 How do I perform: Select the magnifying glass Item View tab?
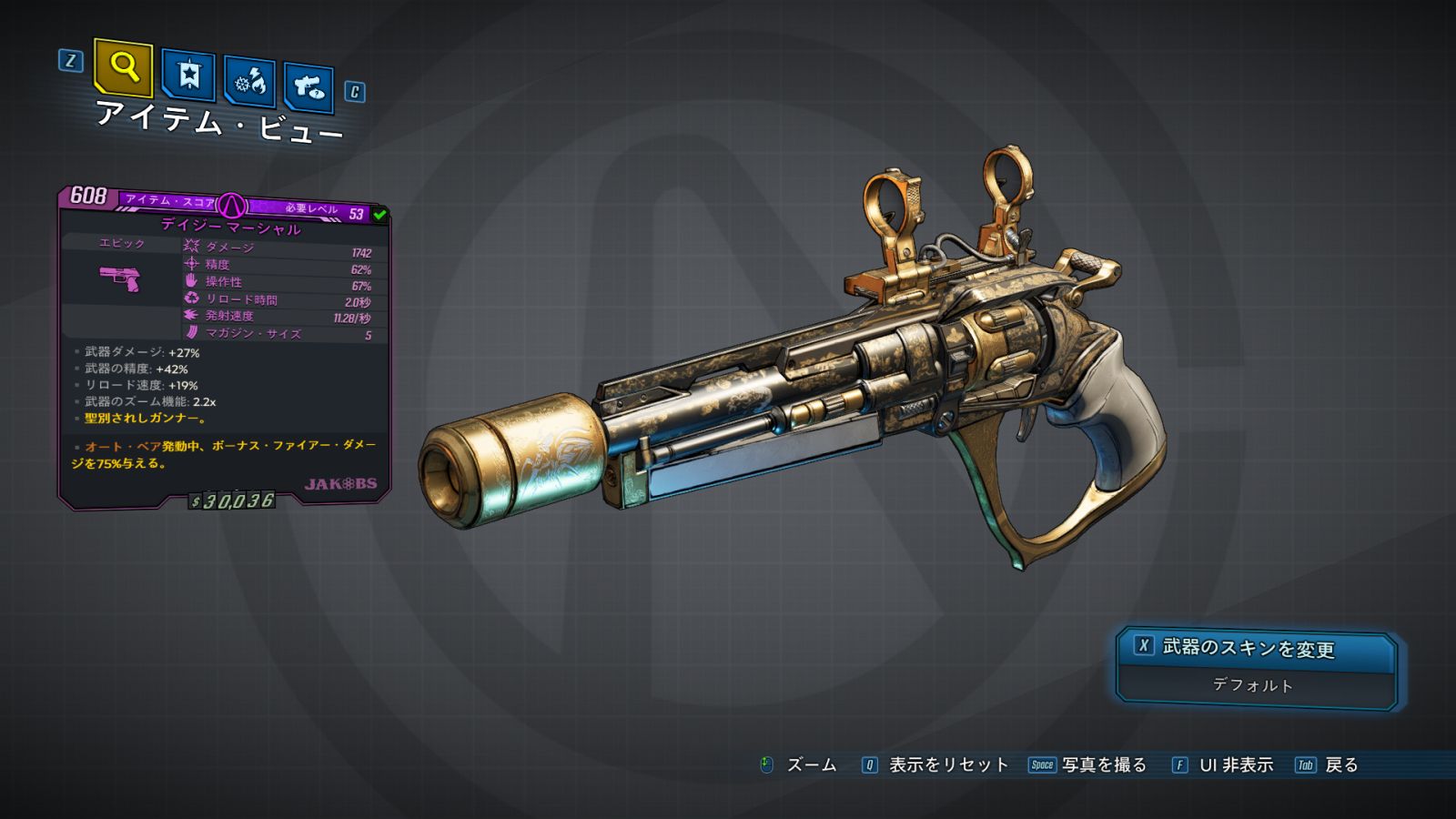coord(123,67)
